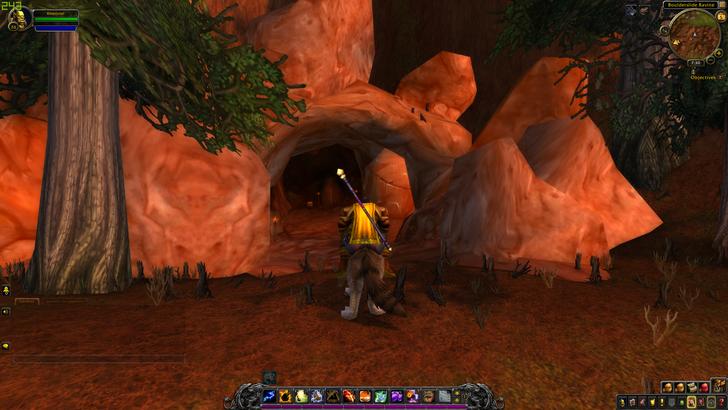Activate the green glowing spell on the action bar
The width and height of the screenshot is (728, 410).
tap(301, 397)
